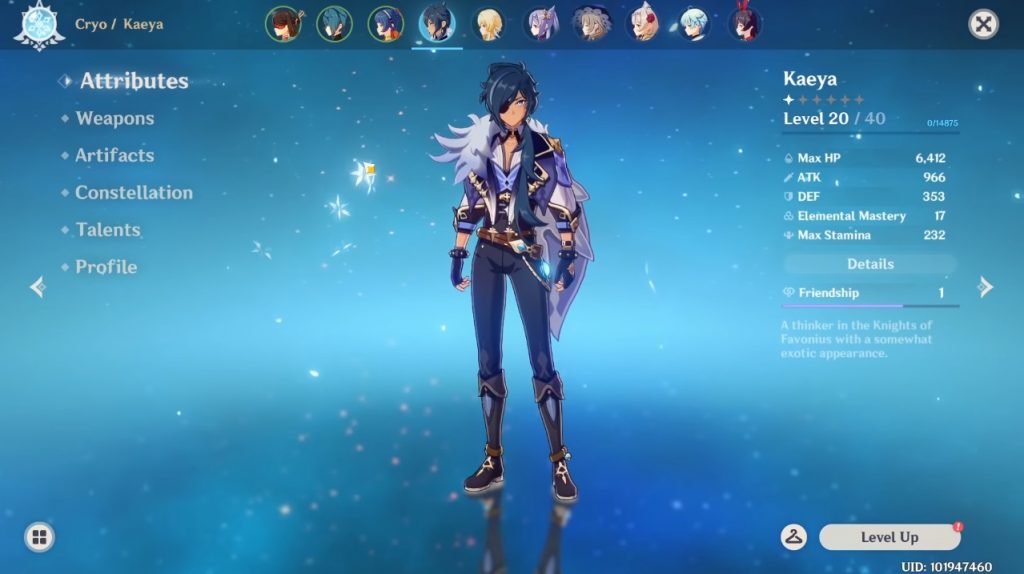Level Up Kaeya

[x=889, y=537]
